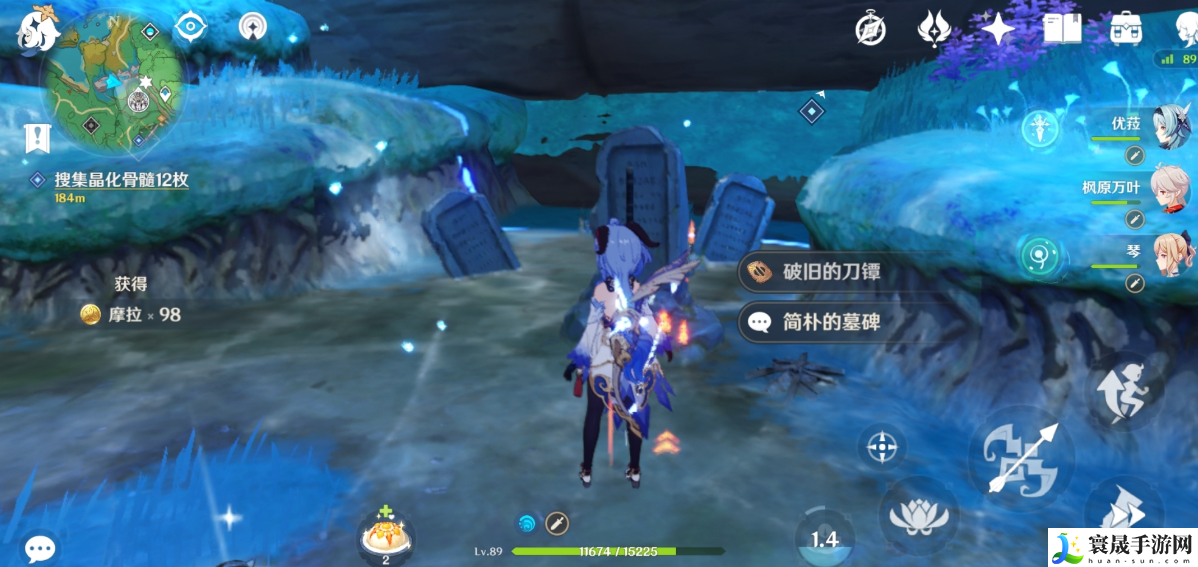Screen dimensions: 1198x567
Task: Open the backpack inventory
Action: 1127,29
